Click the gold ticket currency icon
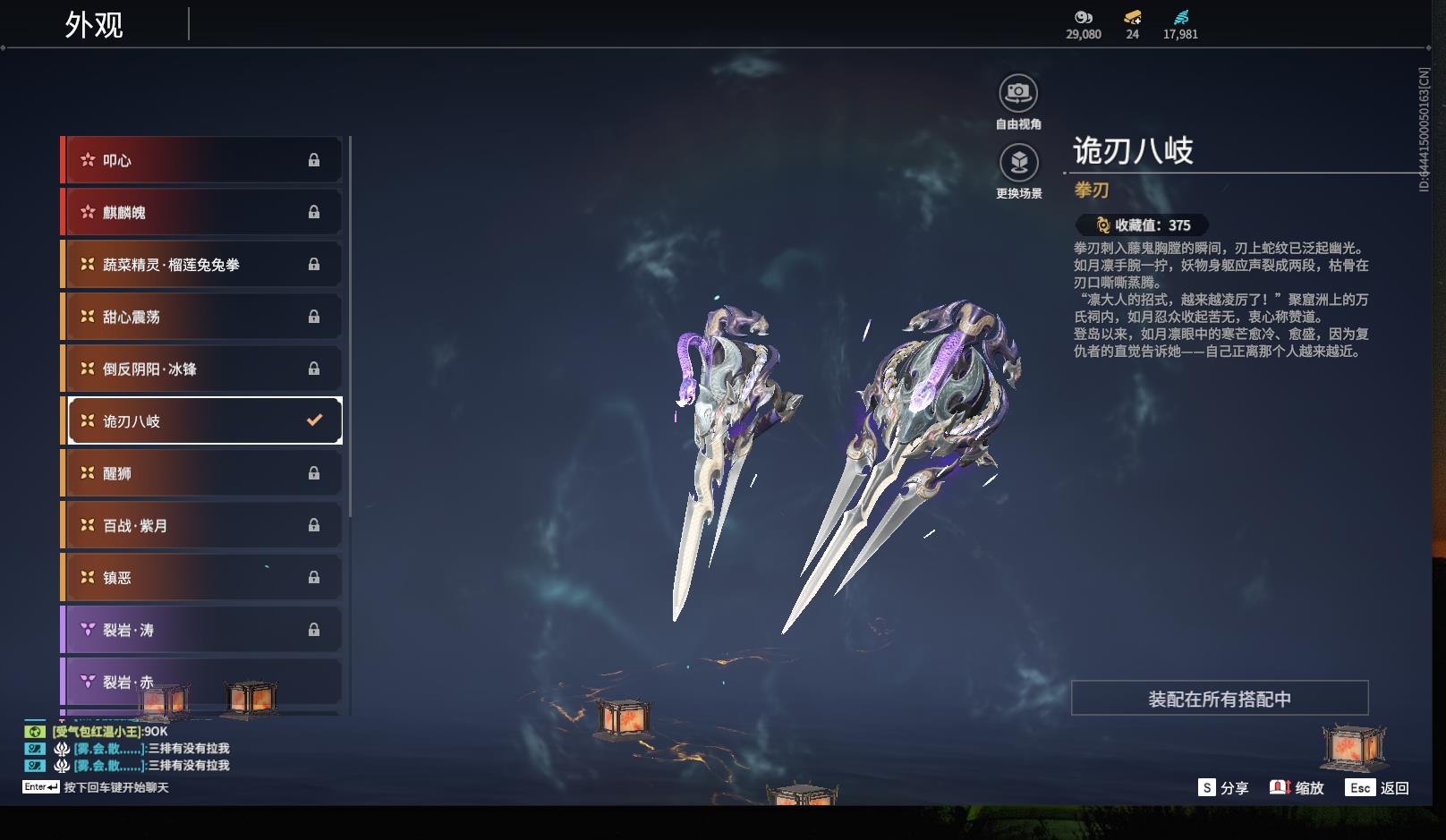The width and height of the screenshot is (1446, 840). pyautogui.click(x=1133, y=17)
